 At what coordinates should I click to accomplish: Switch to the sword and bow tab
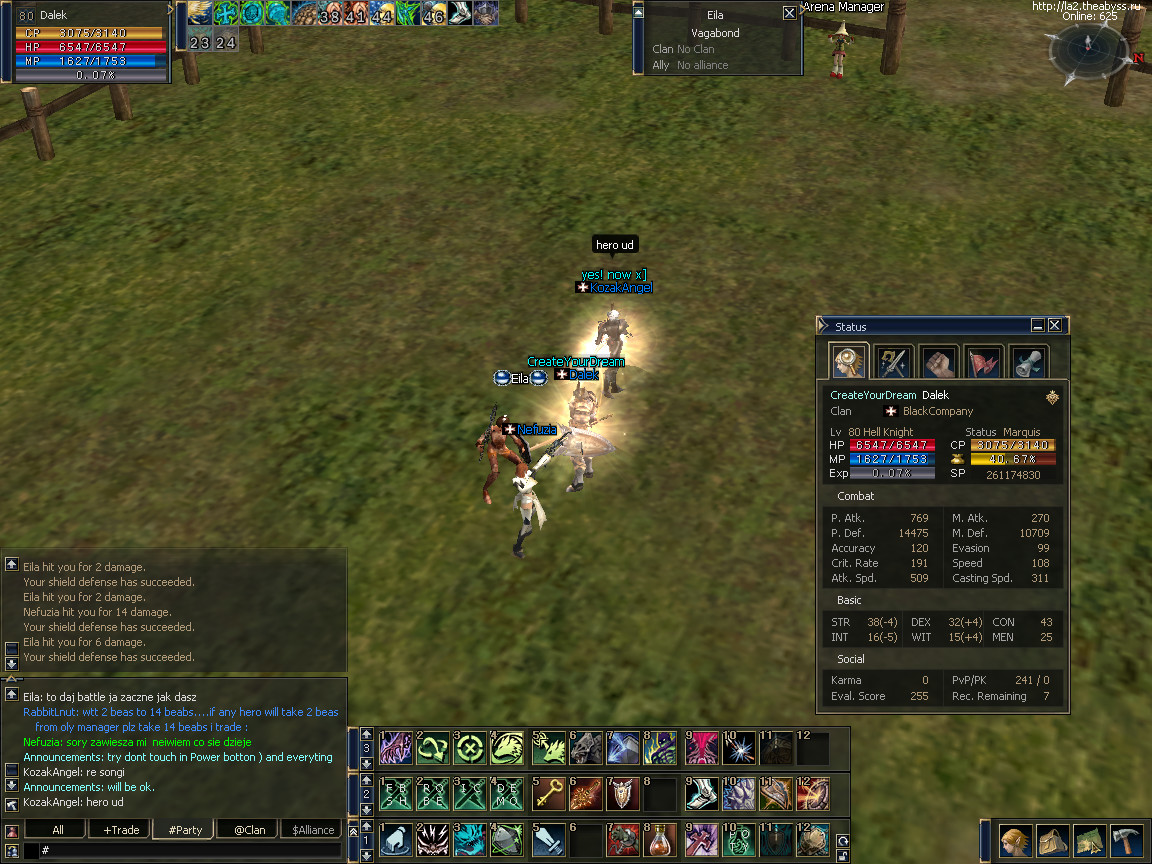892,361
